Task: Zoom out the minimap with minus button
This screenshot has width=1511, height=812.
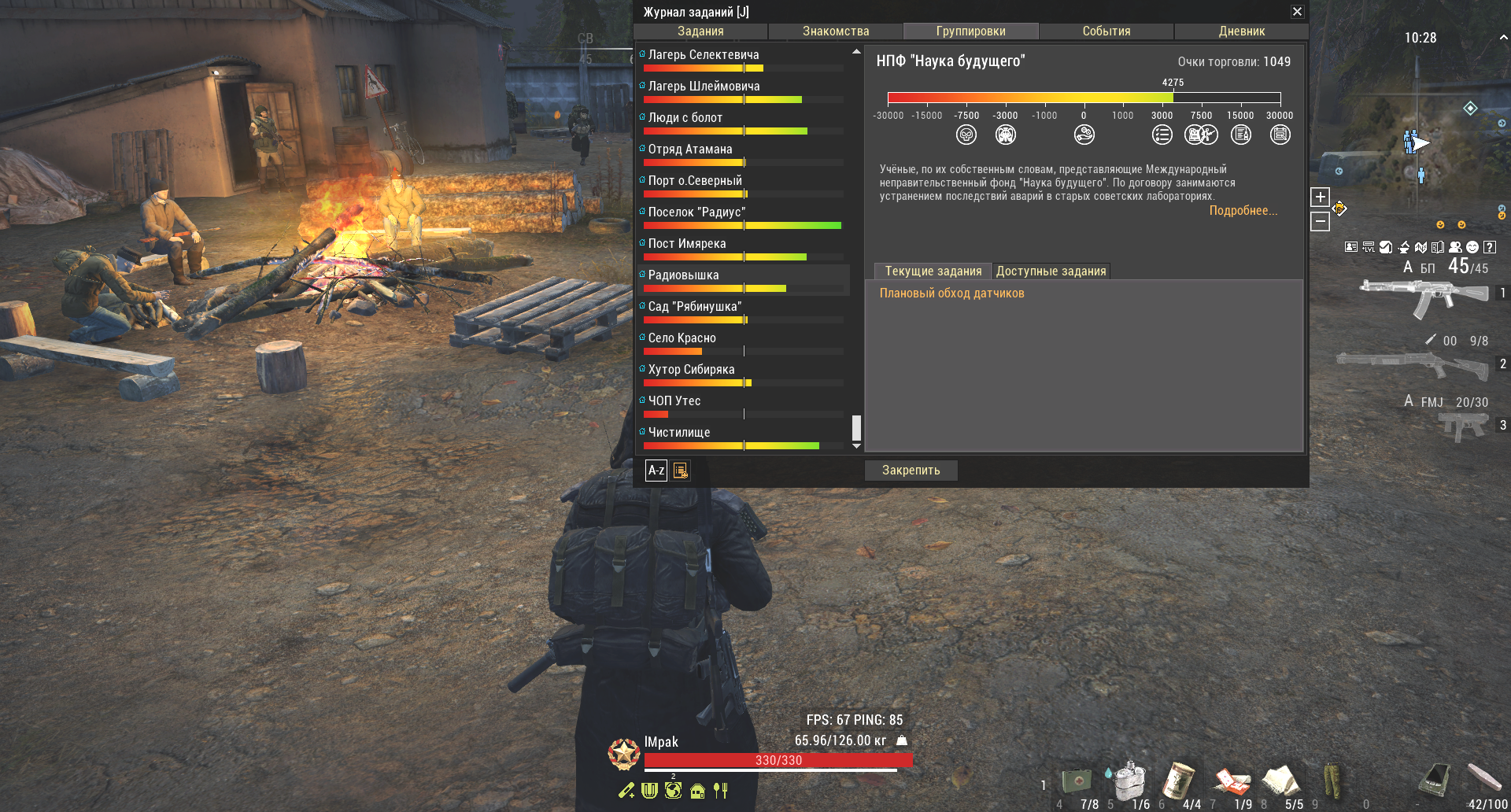Action: (1321, 223)
